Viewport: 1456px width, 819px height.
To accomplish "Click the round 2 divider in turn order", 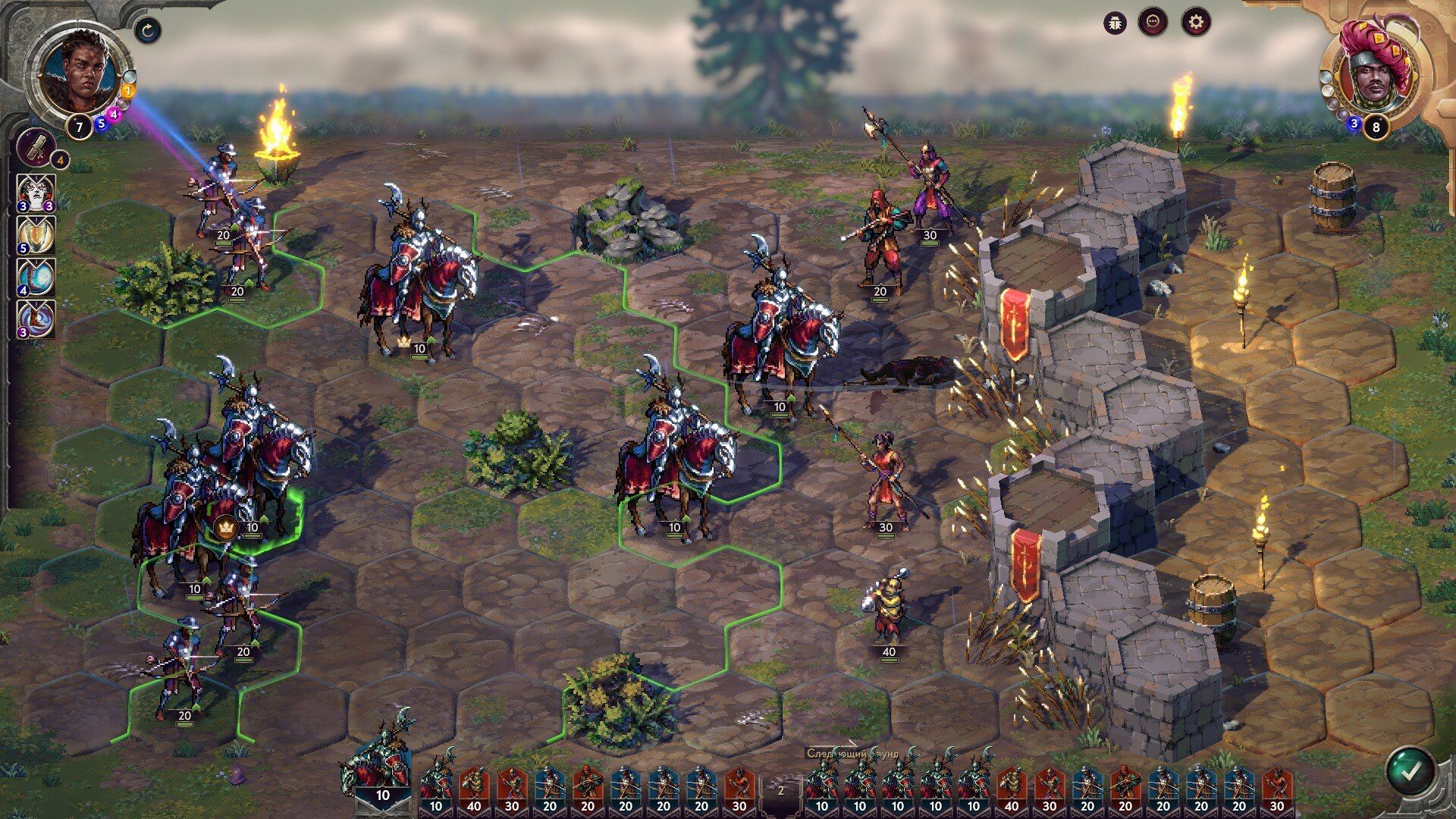I will click(x=780, y=790).
